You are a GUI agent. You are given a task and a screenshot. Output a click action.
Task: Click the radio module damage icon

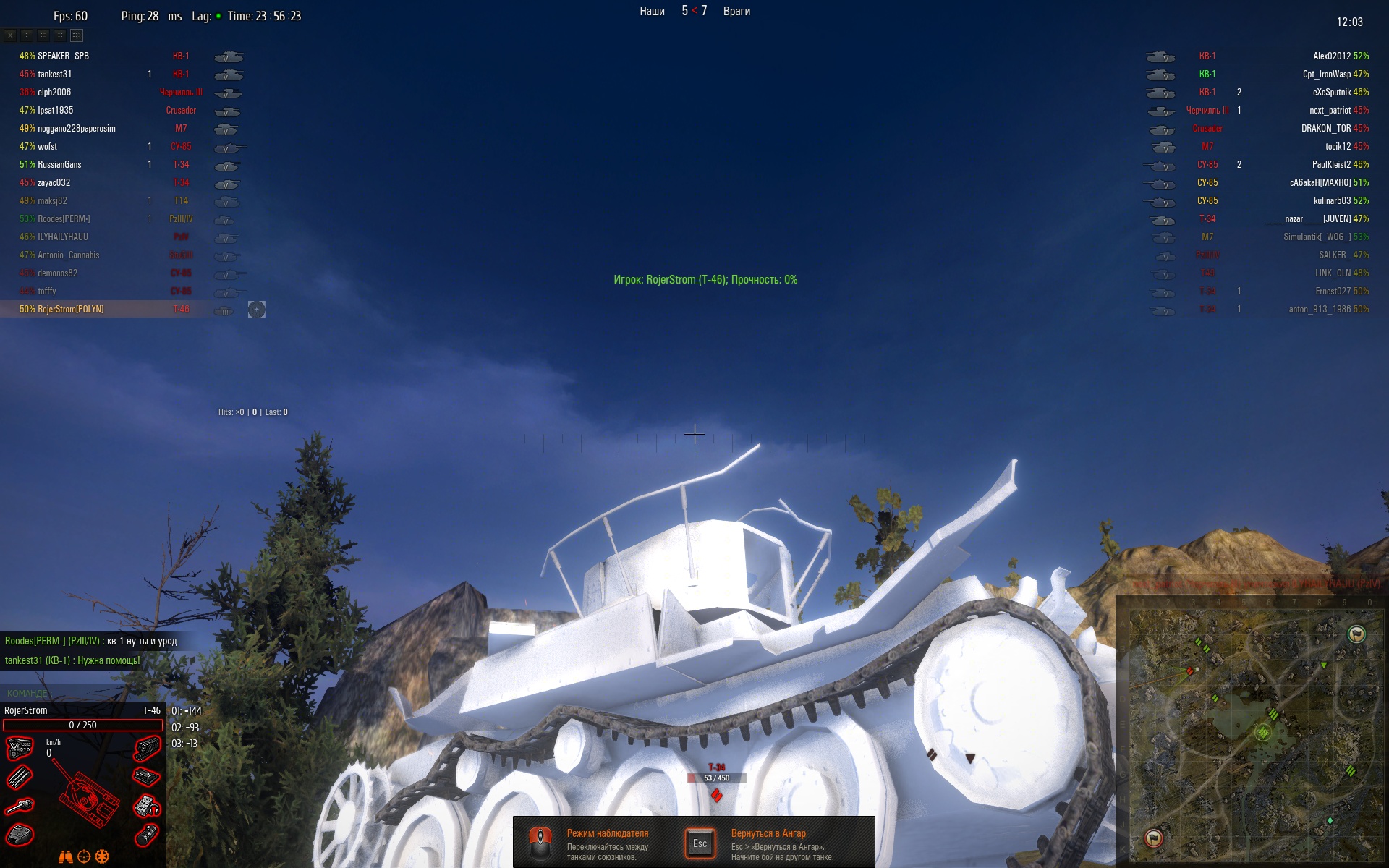tap(147, 806)
